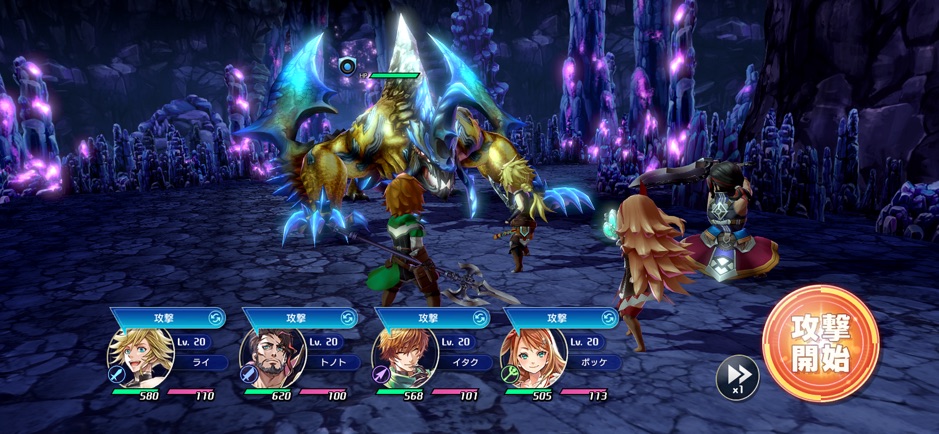Toggle the x1 battle speed button
This screenshot has height=434, width=939.
tap(737, 377)
